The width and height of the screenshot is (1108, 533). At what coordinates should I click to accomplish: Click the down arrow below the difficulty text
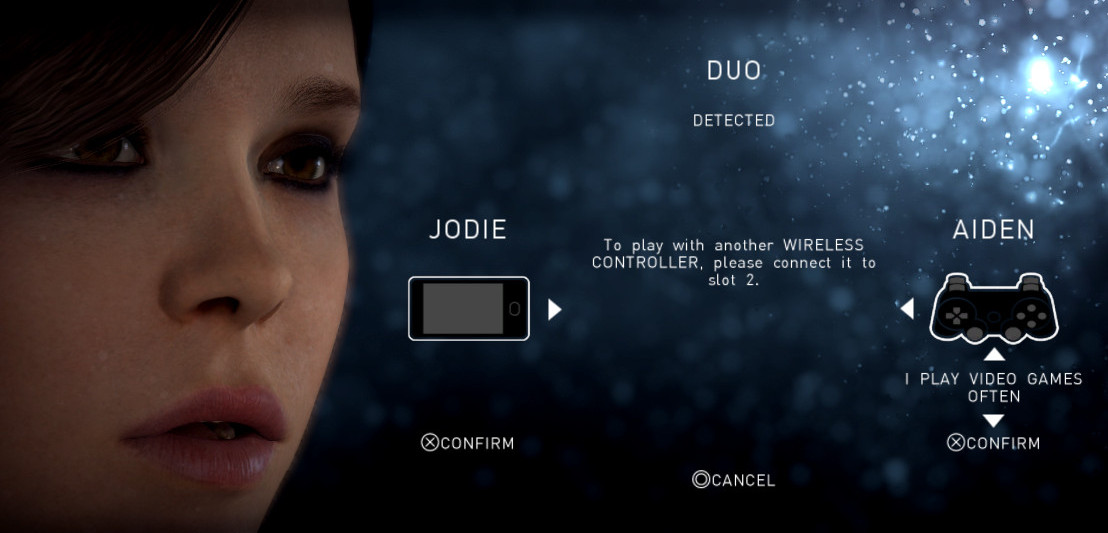click(x=993, y=420)
